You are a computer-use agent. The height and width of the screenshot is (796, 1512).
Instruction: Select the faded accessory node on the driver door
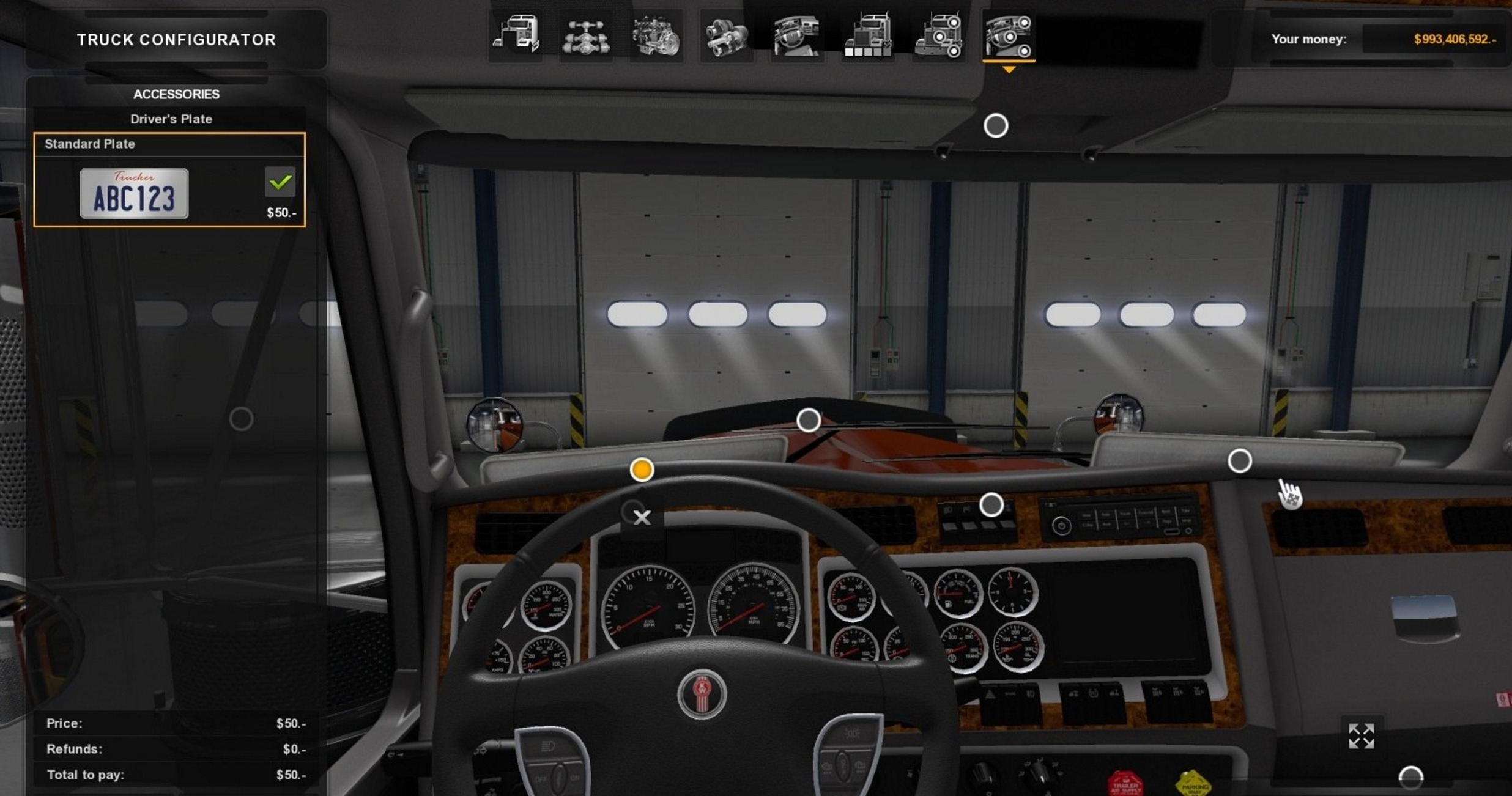(x=241, y=419)
